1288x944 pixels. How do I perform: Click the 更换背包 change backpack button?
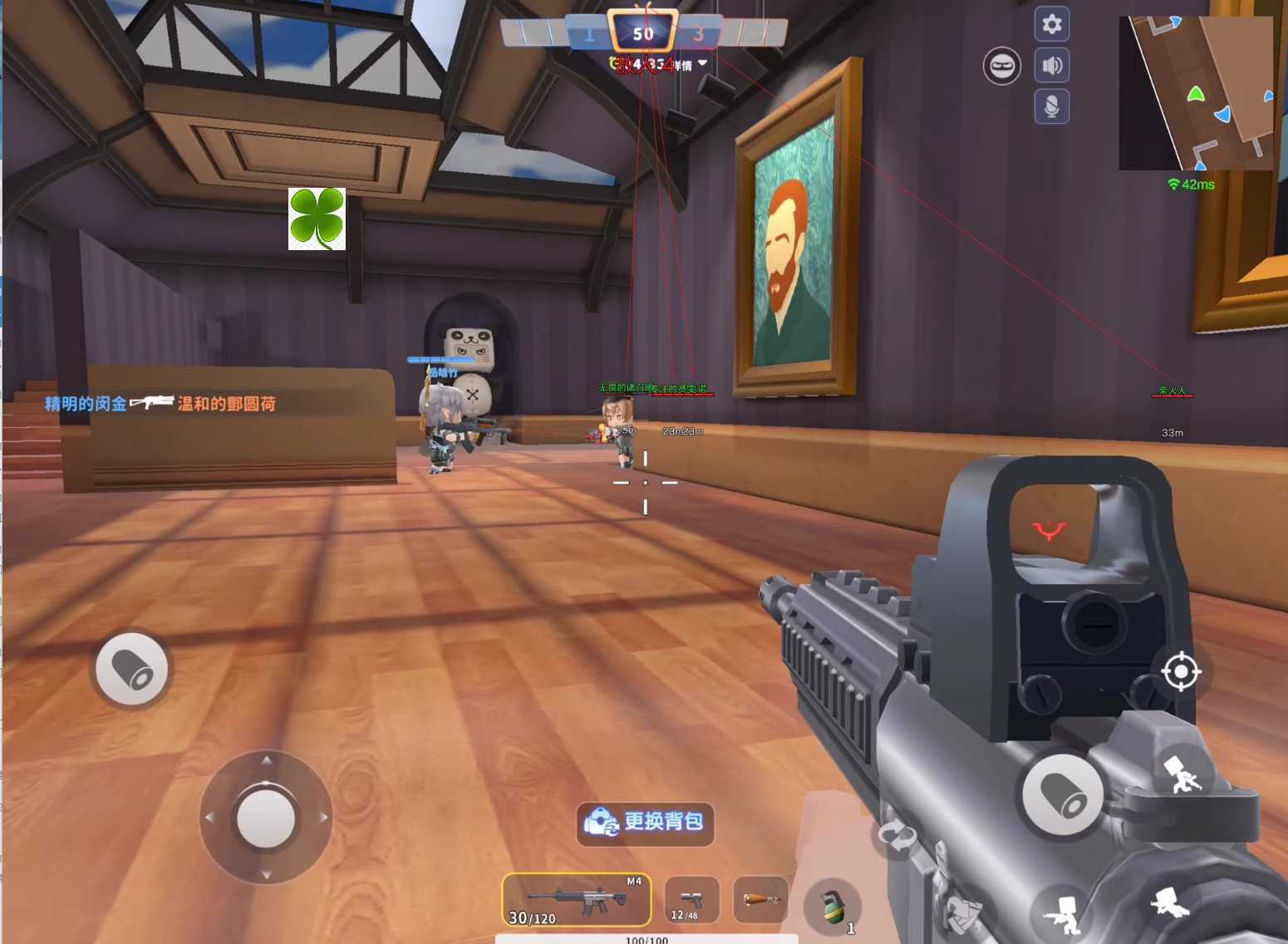click(x=646, y=823)
